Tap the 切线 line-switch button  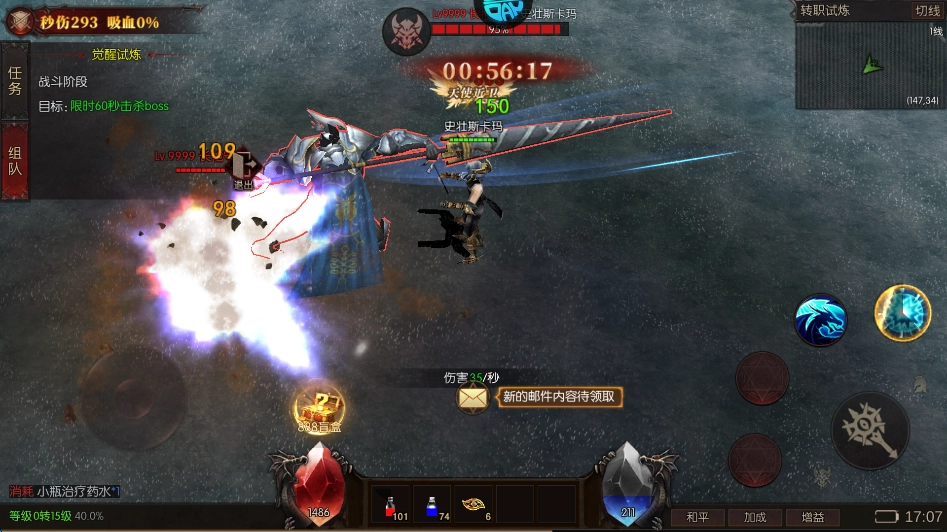(x=926, y=11)
